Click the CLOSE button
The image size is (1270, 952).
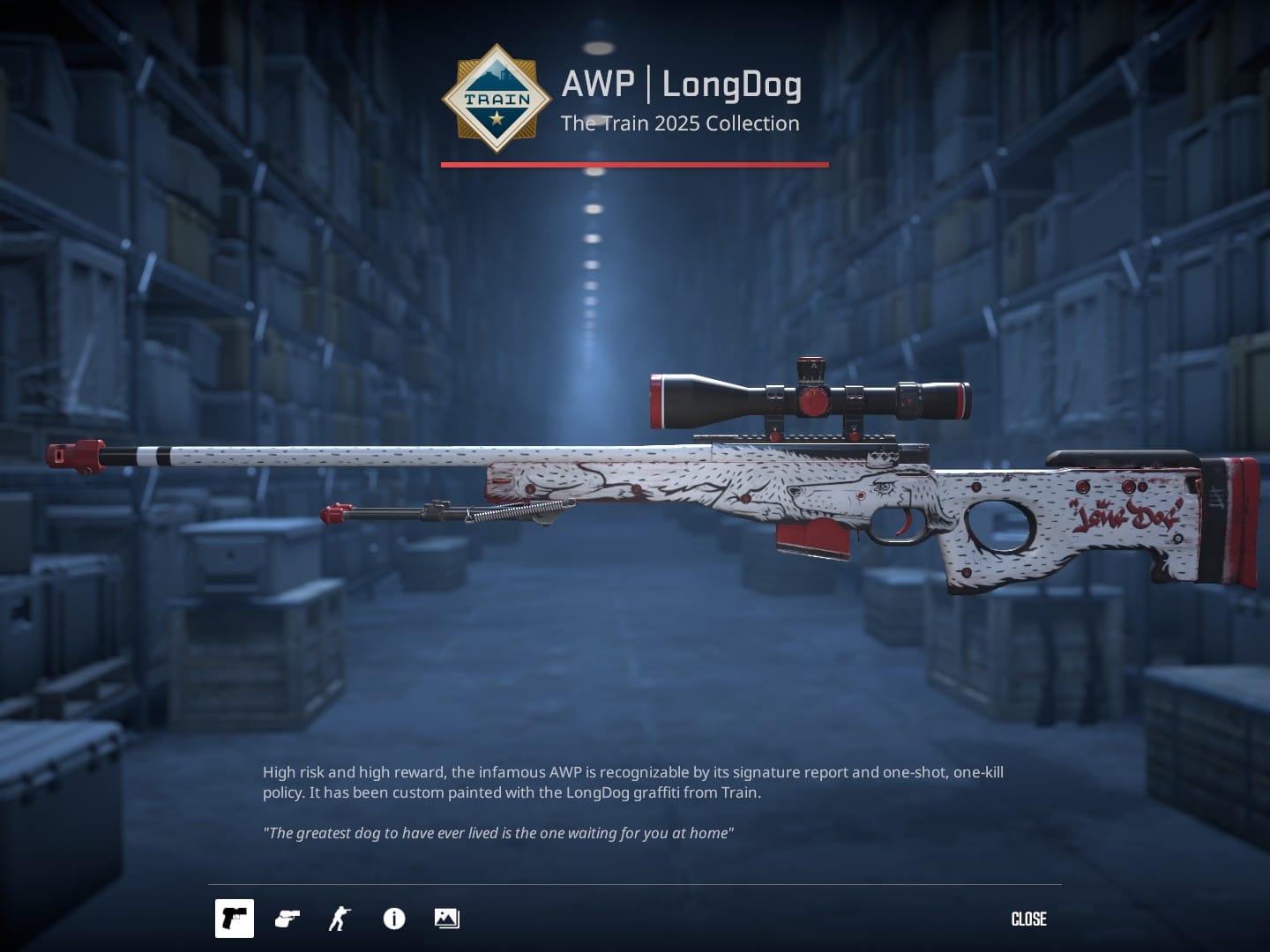(x=1028, y=919)
